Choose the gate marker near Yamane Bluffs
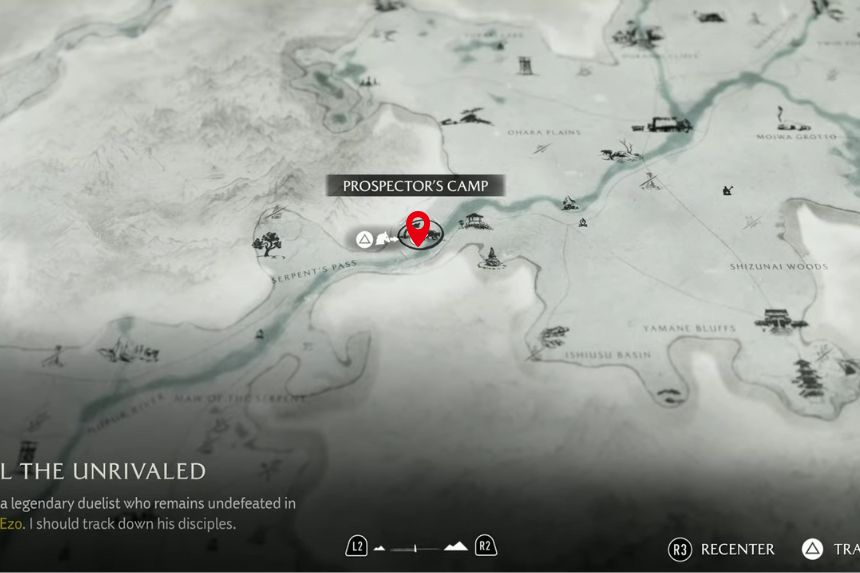860x573 pixels. 775,320
